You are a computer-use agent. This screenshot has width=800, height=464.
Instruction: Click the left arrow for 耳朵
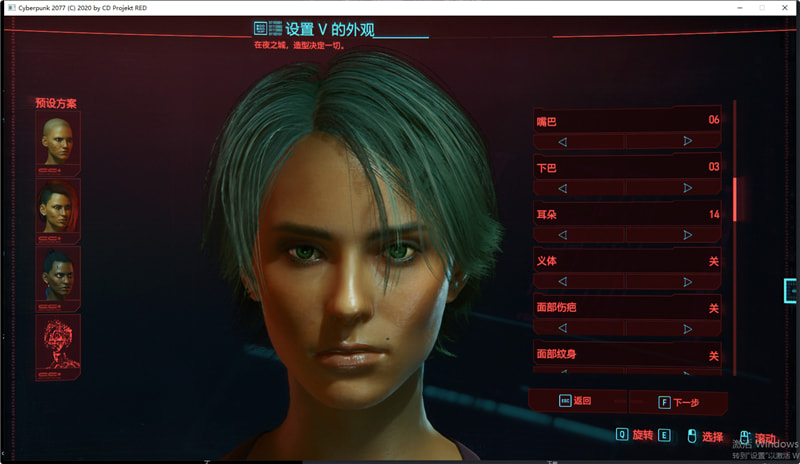click(563, 235)
